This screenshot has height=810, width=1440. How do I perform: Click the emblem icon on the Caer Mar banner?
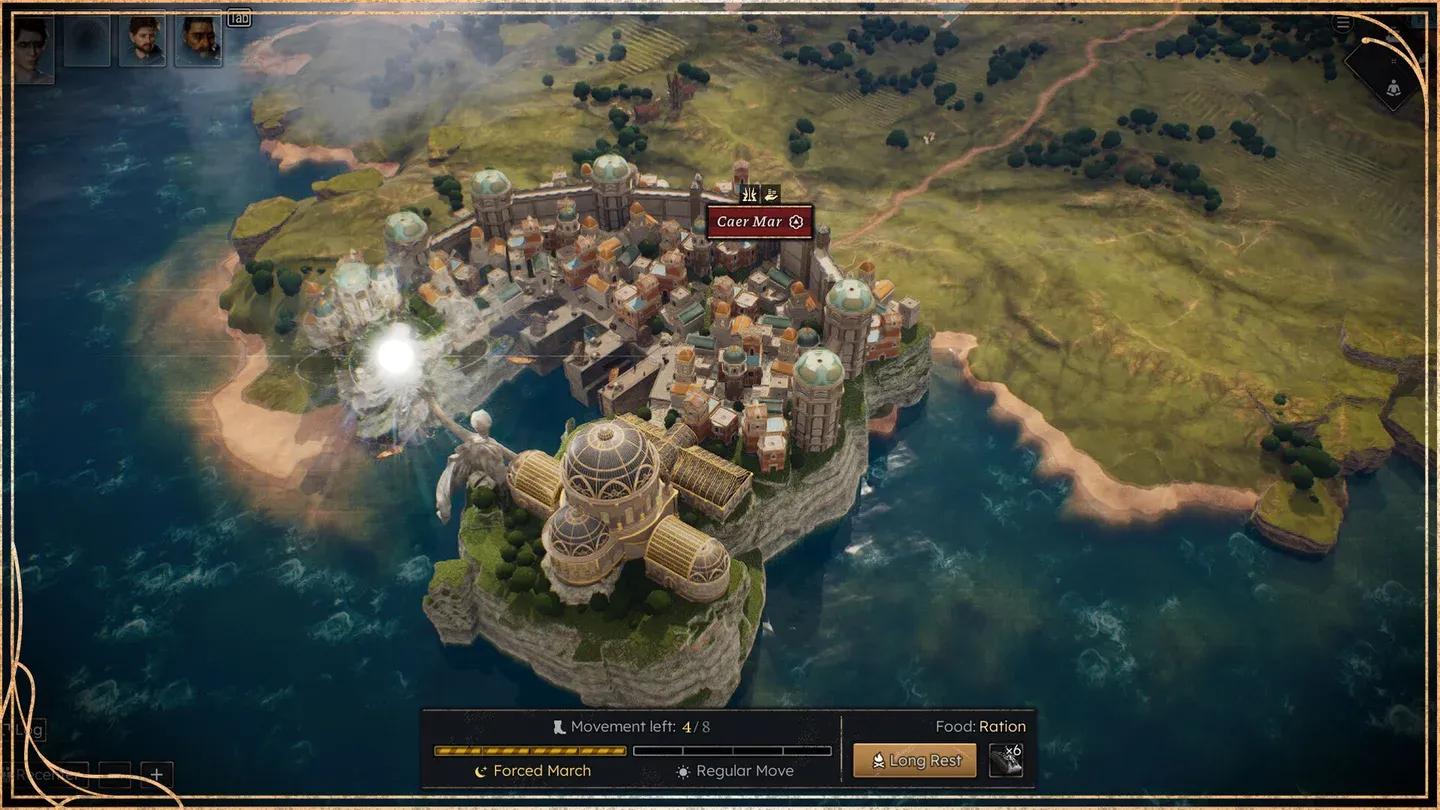pyautogui.click(x=795, y=221)
